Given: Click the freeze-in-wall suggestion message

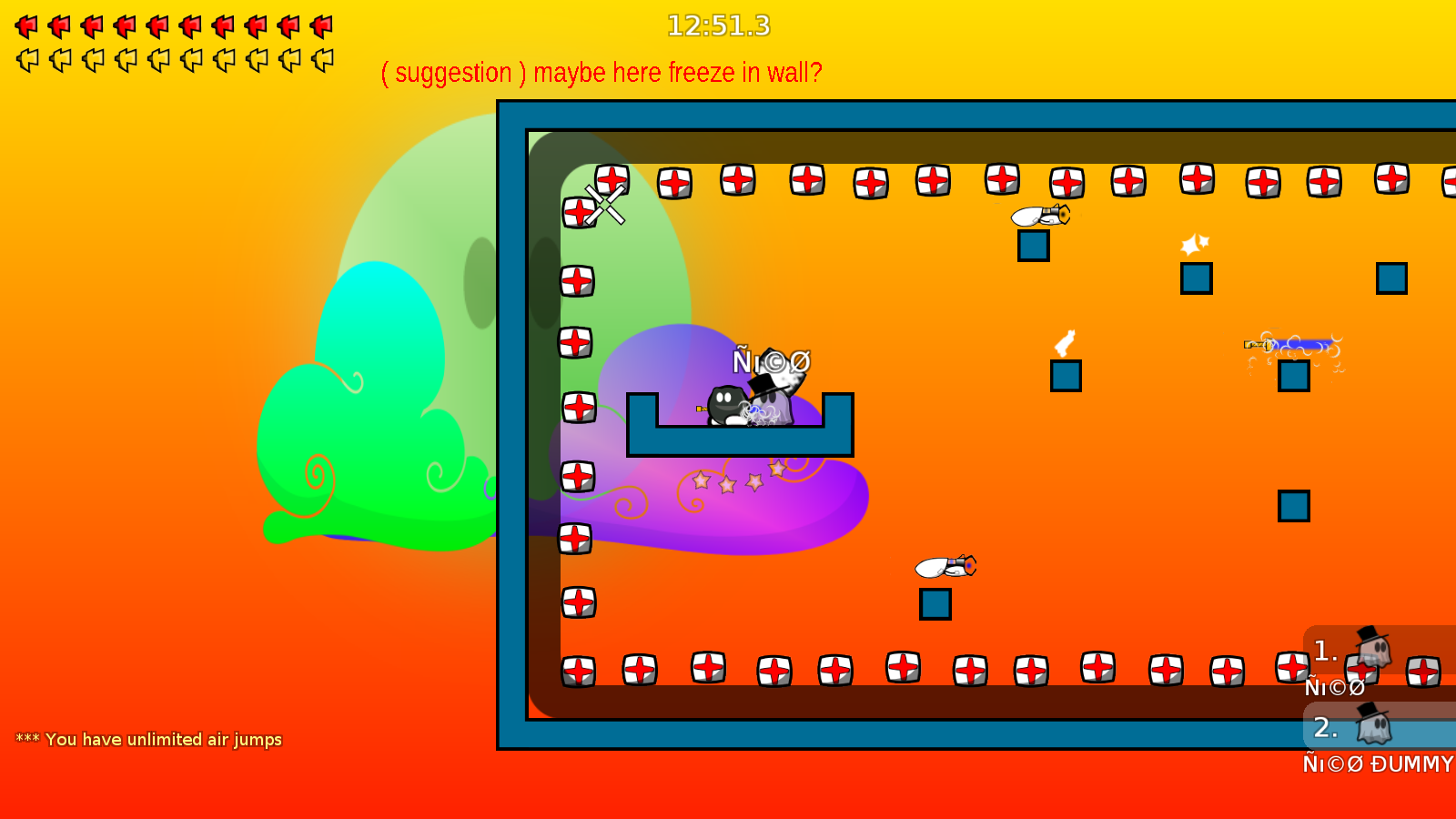Looking at the screenshot, I should pos(602,72).
